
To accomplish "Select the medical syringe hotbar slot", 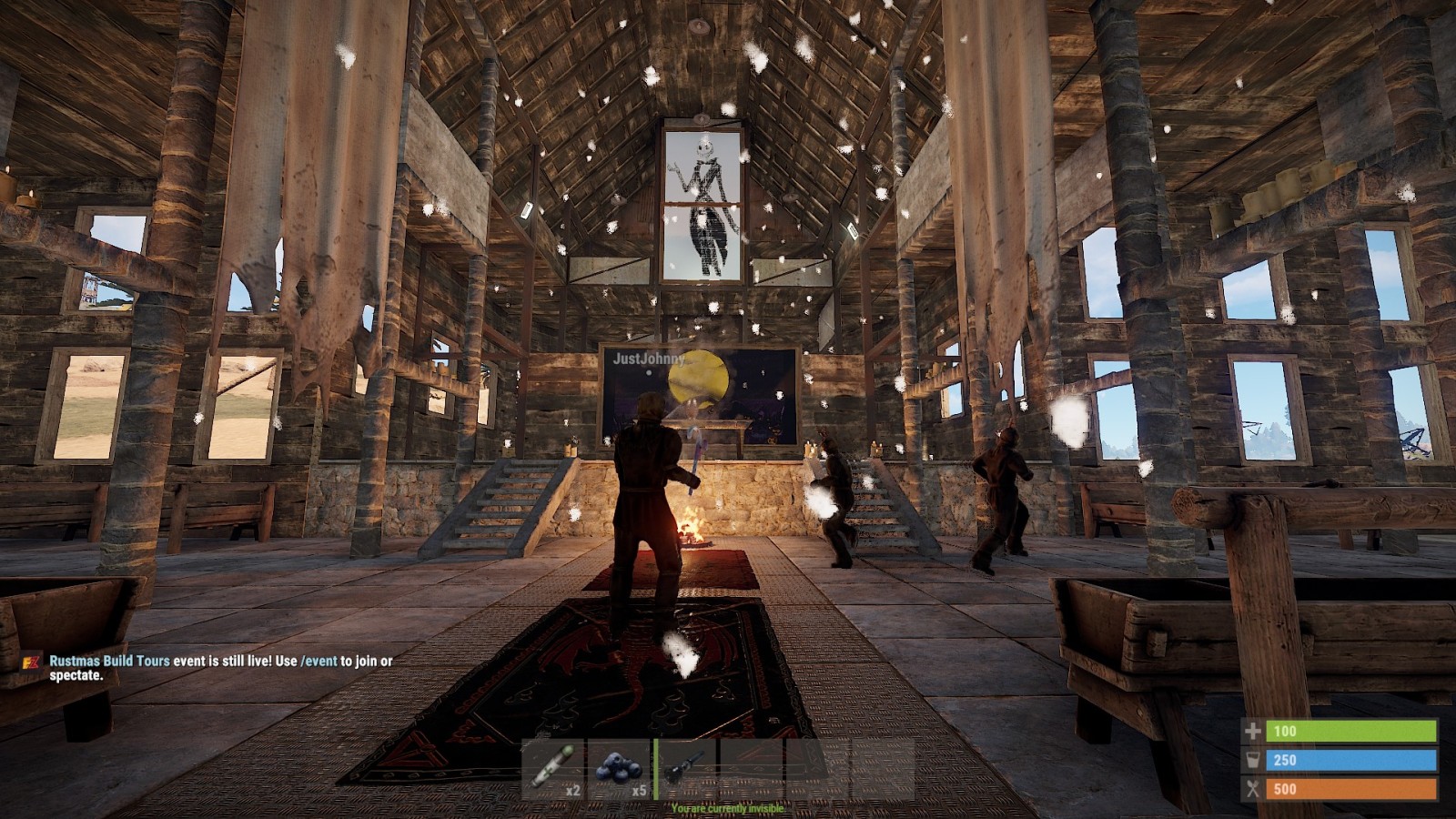I will pos(553,770).
